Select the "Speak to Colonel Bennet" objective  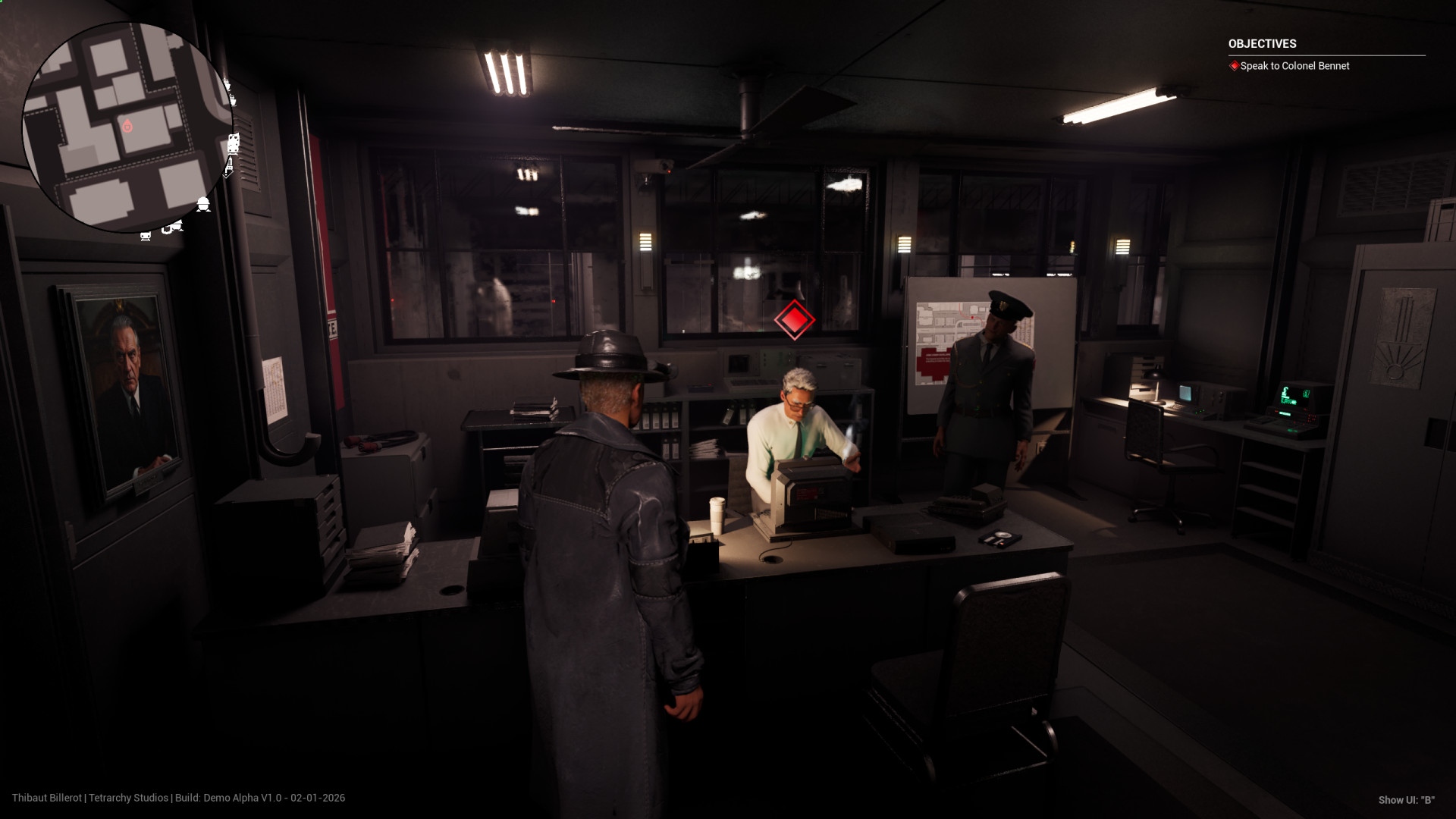tap(1294, 66)
